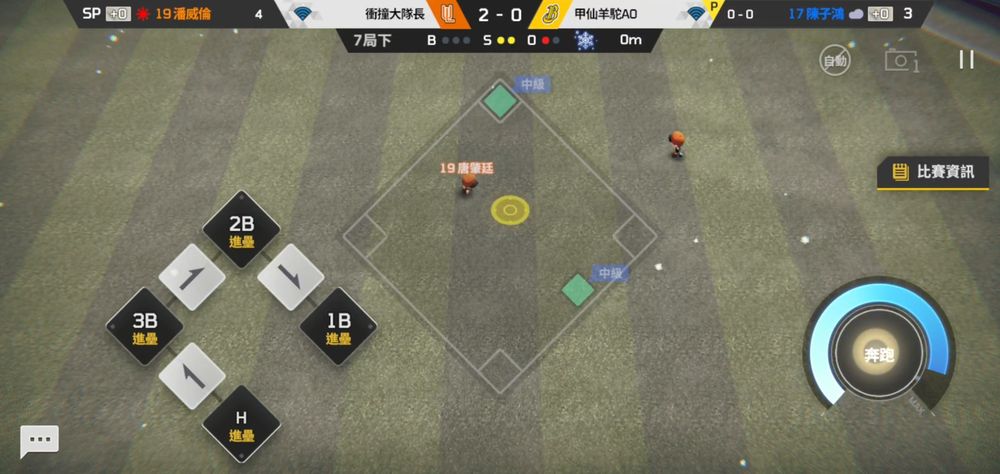1000x474 pixels.
Task: Send the runner to home with H
Action: 241,423
